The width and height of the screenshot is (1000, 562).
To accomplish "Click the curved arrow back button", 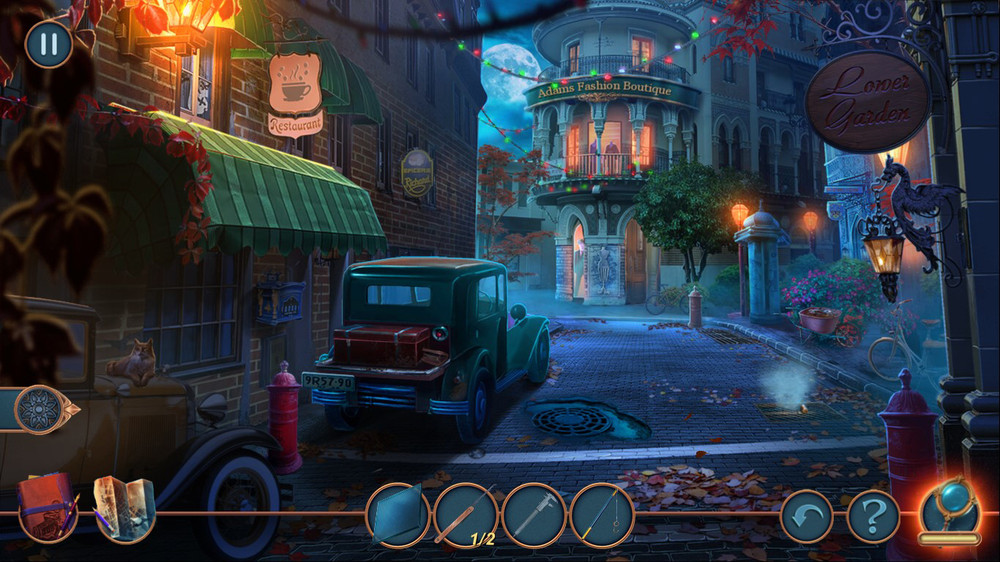I will 806,516.
